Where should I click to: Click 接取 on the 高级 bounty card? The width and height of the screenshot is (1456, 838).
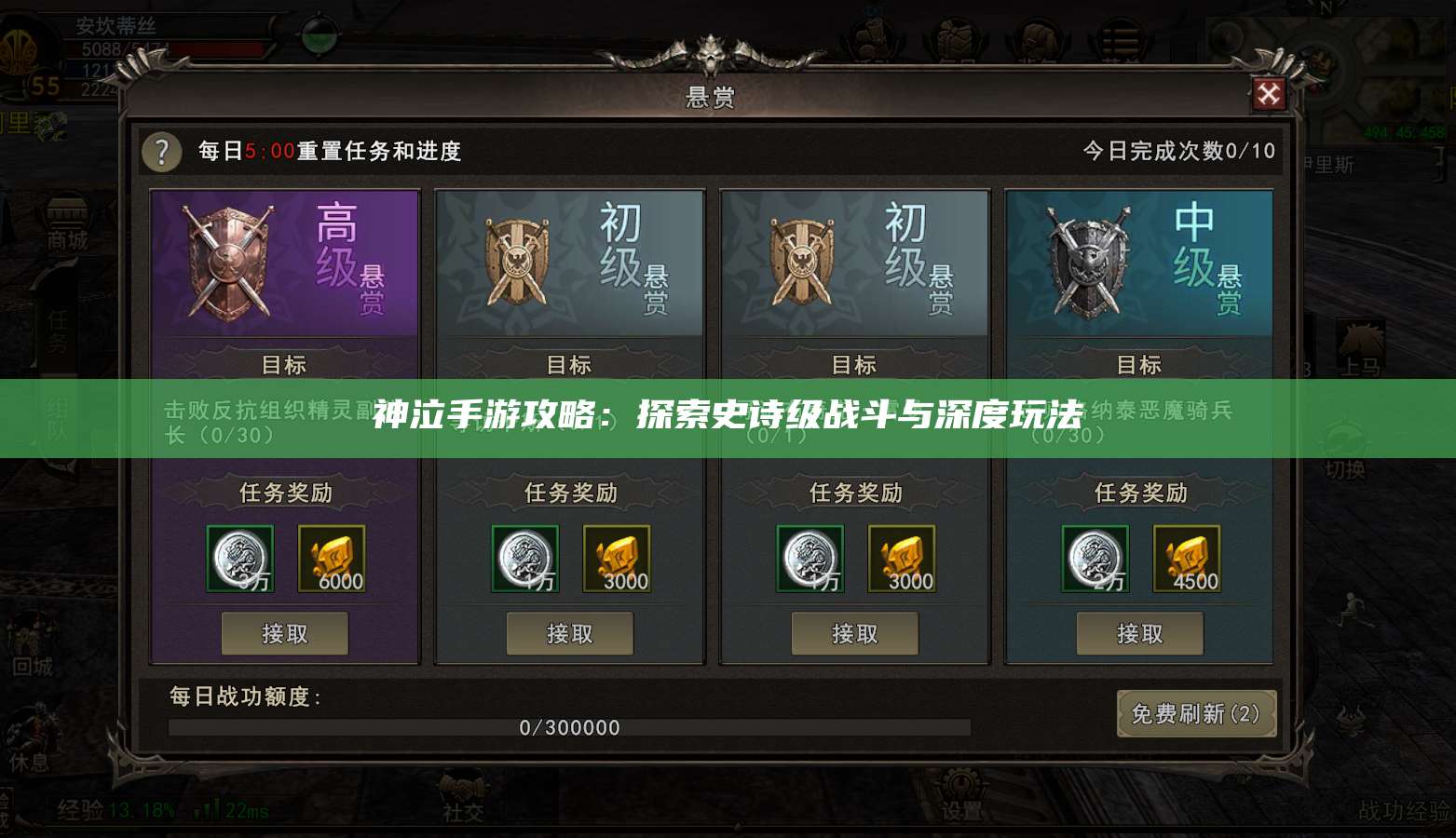coord(285,633)
